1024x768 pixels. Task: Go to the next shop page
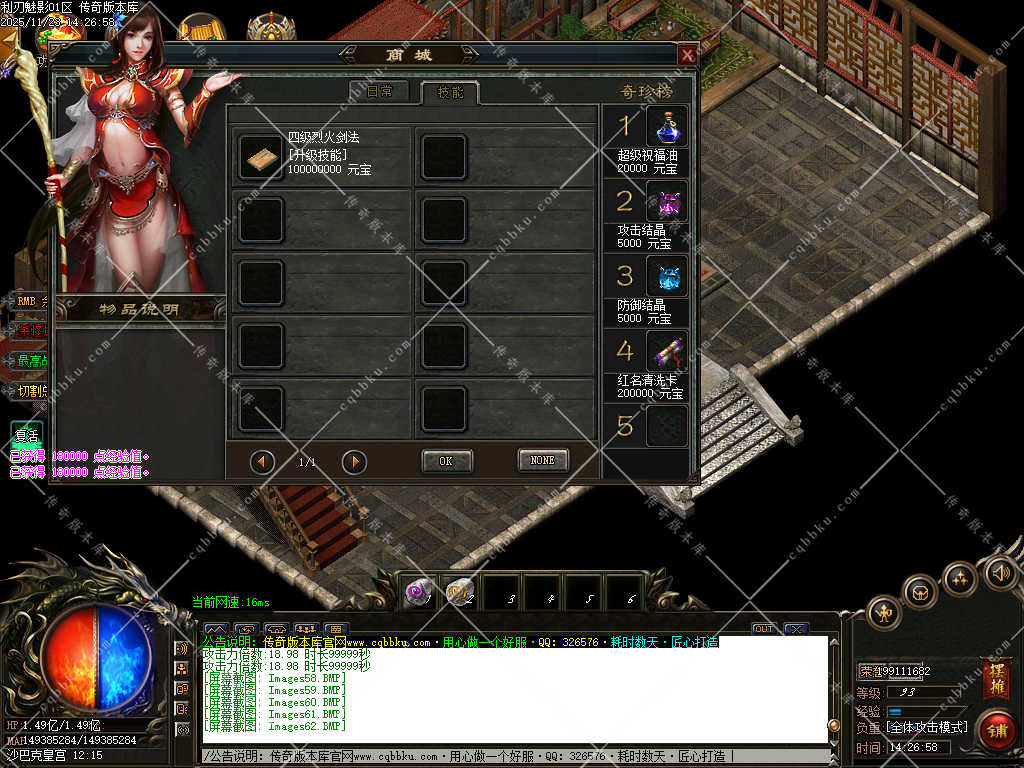coord(354,461)
